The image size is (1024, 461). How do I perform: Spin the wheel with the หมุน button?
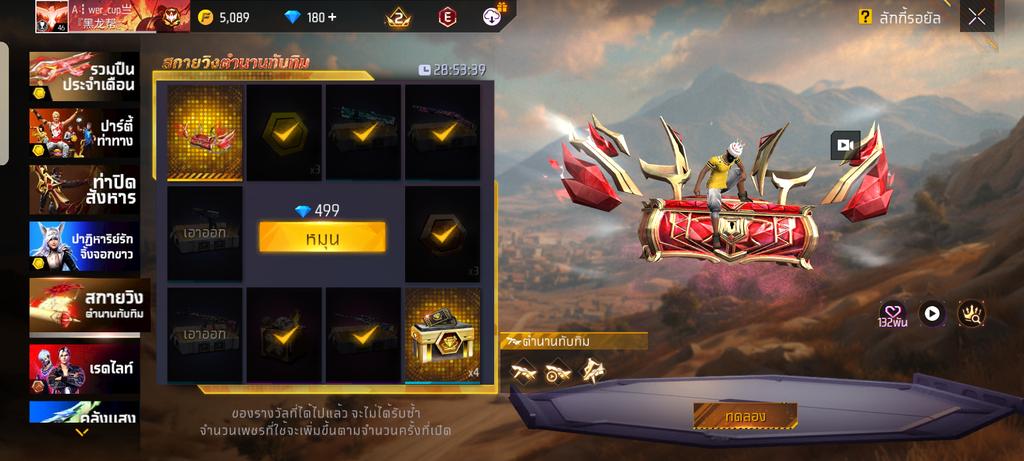(x=322, y=237)
